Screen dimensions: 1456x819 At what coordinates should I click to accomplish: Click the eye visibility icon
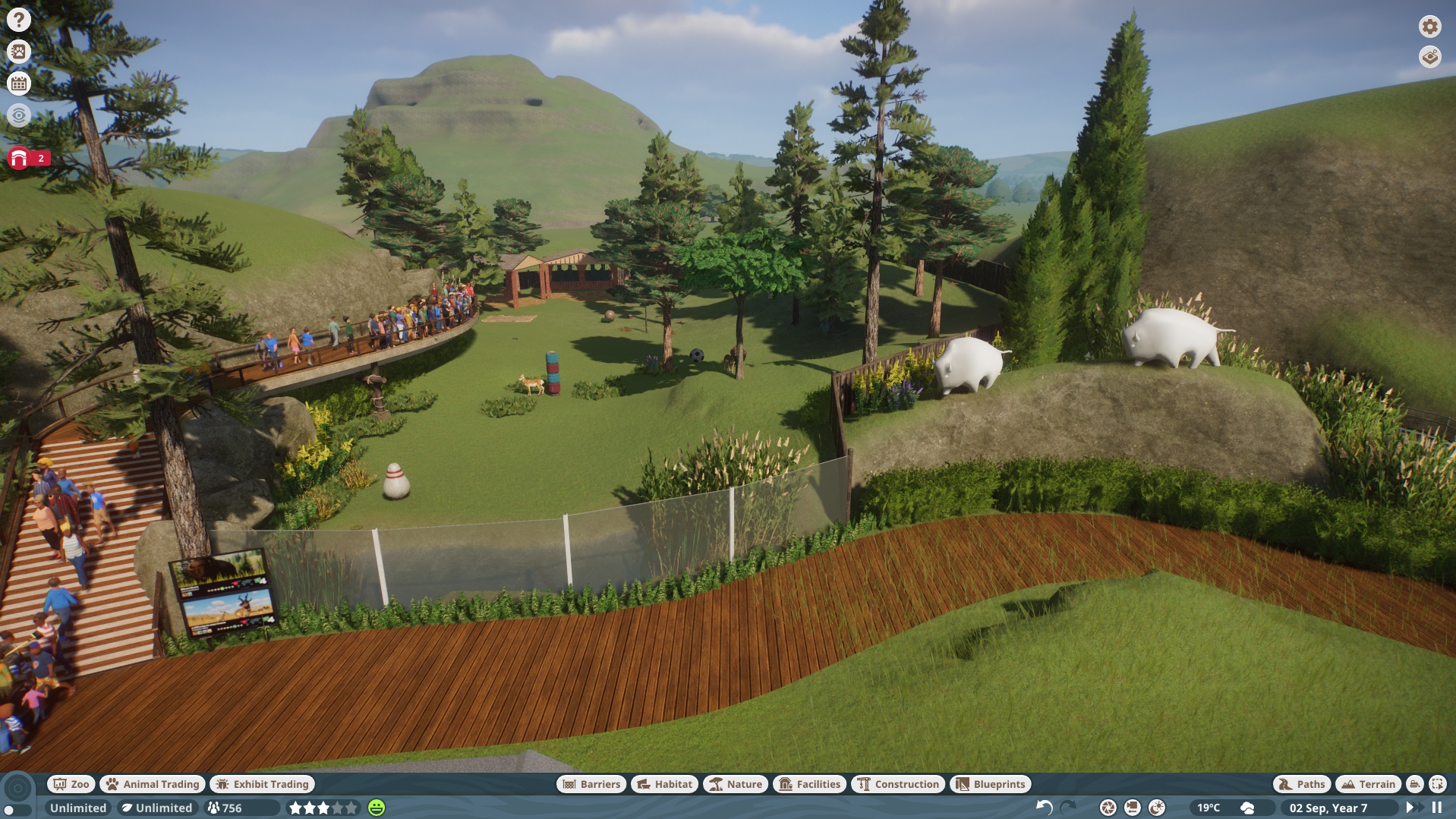coord(19,115)
